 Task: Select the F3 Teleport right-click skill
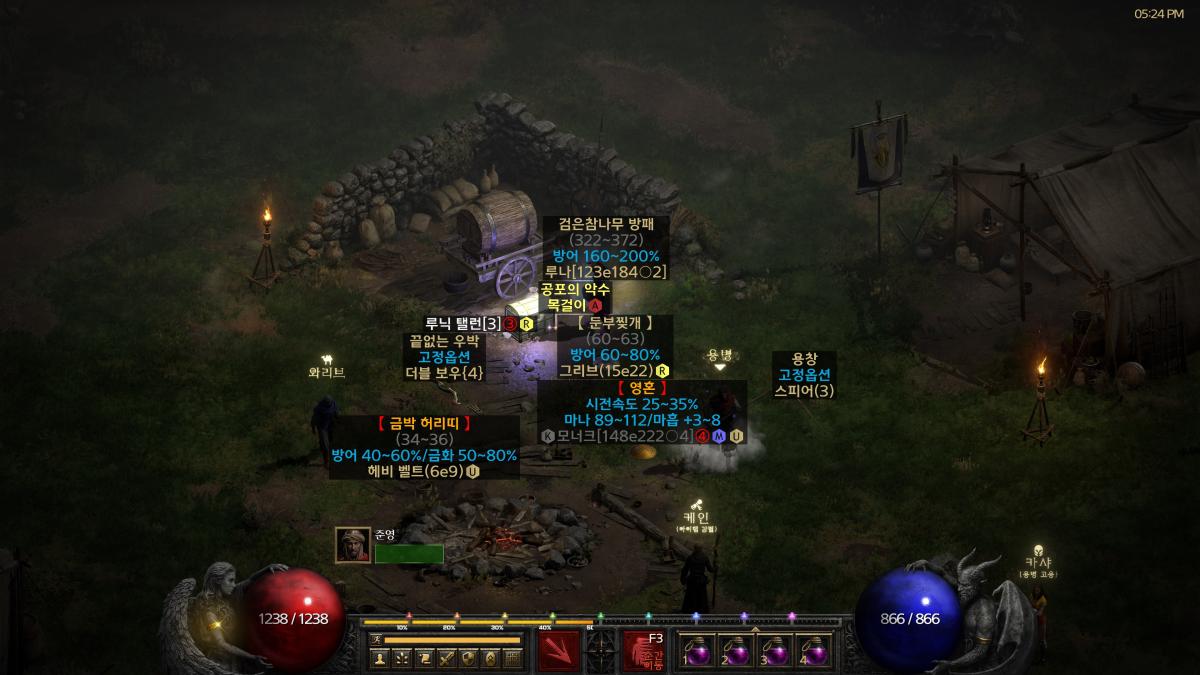pos(645,650)
